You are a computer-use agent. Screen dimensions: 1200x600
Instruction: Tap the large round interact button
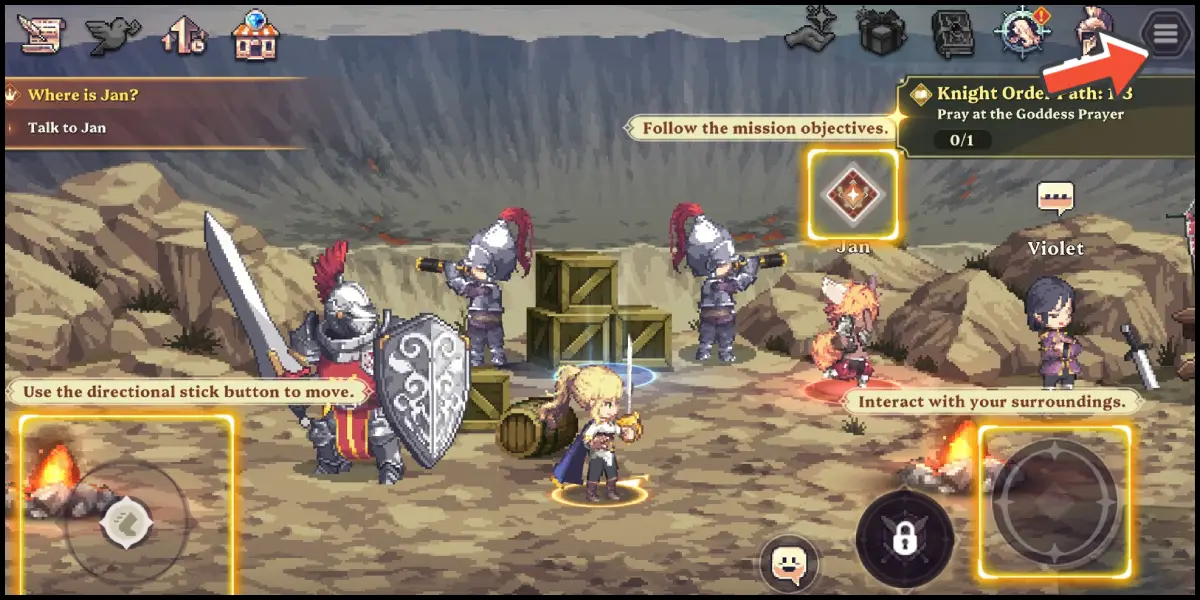[1054, 500]
